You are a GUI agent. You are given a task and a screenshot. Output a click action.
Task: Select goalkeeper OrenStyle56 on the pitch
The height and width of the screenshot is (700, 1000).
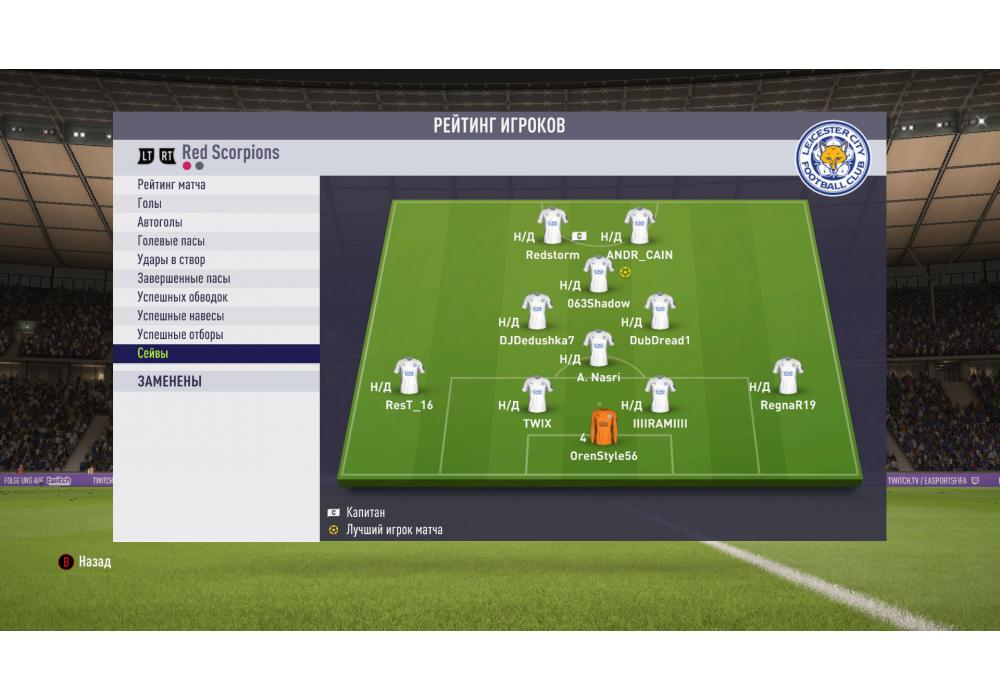603,427
